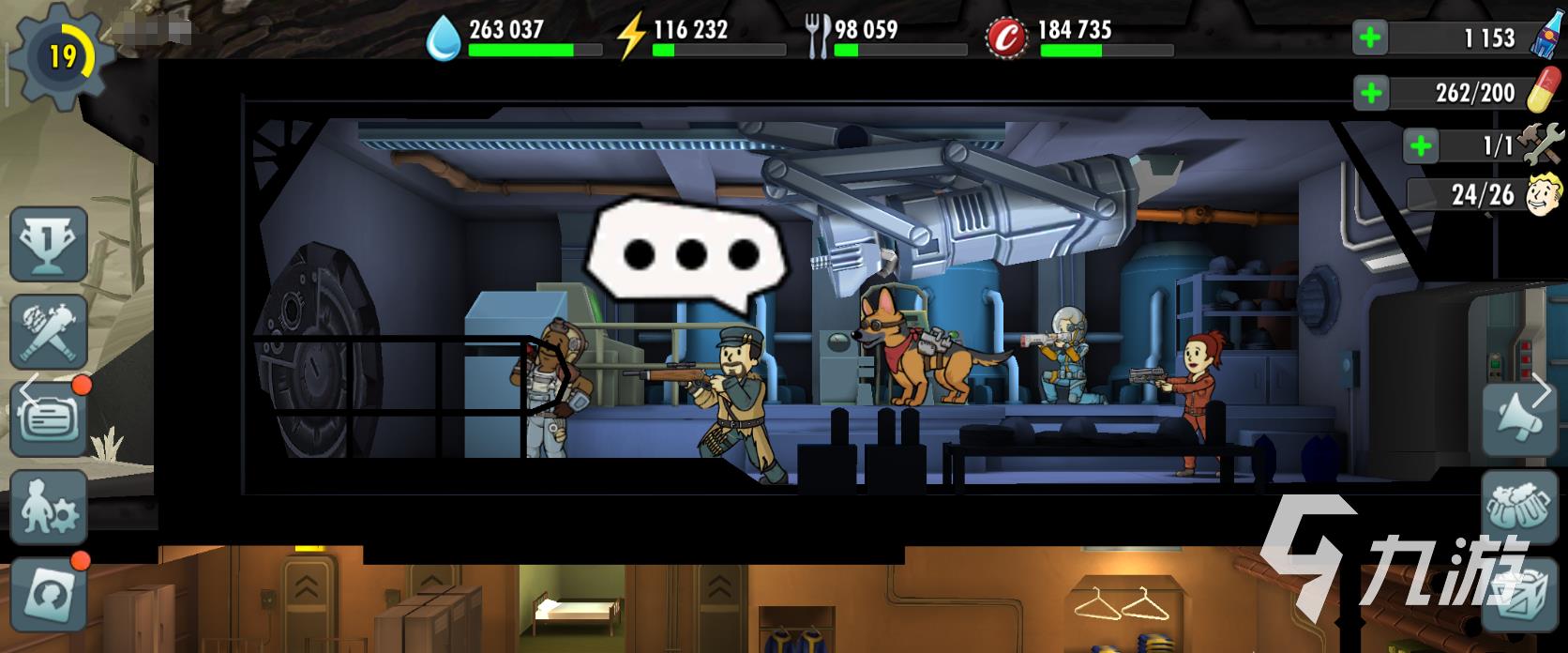Open the crossed baseball bats menu
The height and width of the screenshot is (653, 1568).
[48, 330]
